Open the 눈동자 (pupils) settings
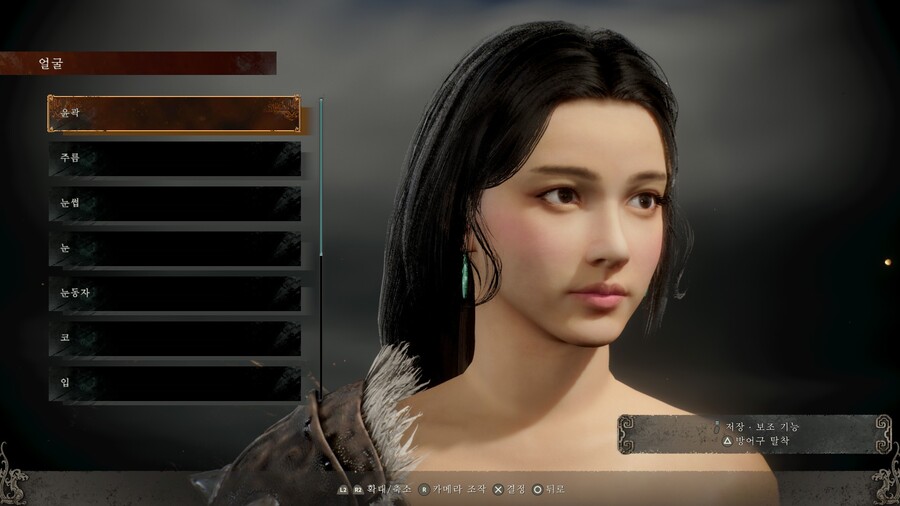This screenshot has height=506, width=900. [174, 293]
